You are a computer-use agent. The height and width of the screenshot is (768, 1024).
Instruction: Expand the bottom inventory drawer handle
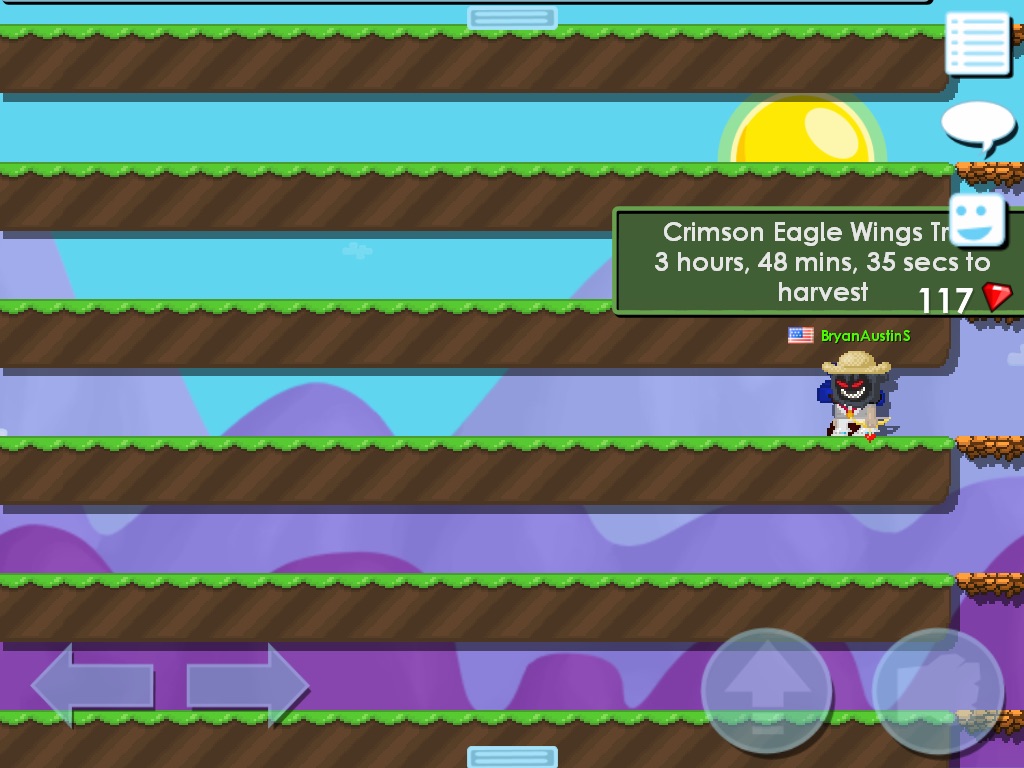(512, 756)
